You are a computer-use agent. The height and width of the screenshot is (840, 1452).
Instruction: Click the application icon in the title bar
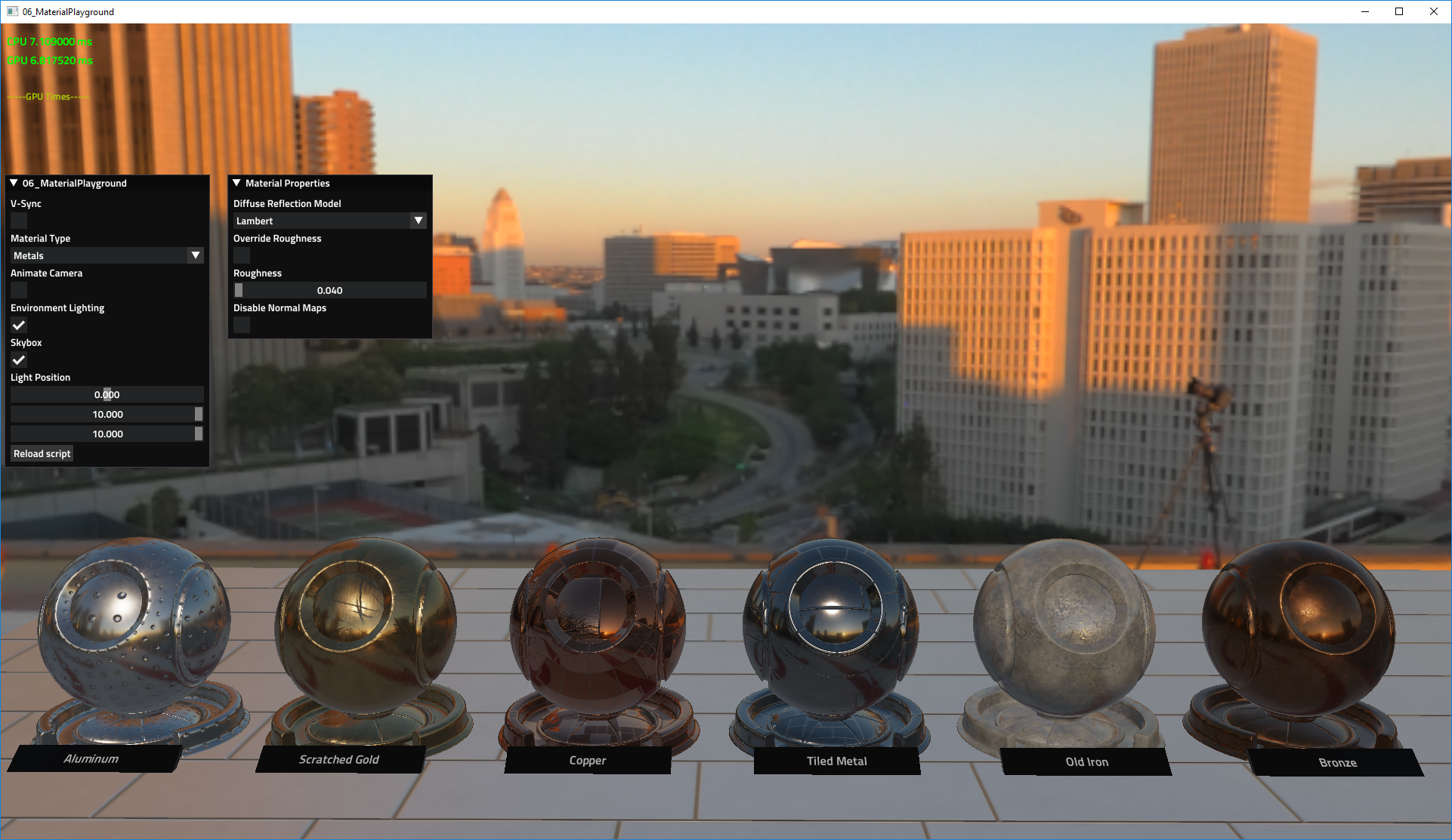pyautogui.click(x=11, y=11)
